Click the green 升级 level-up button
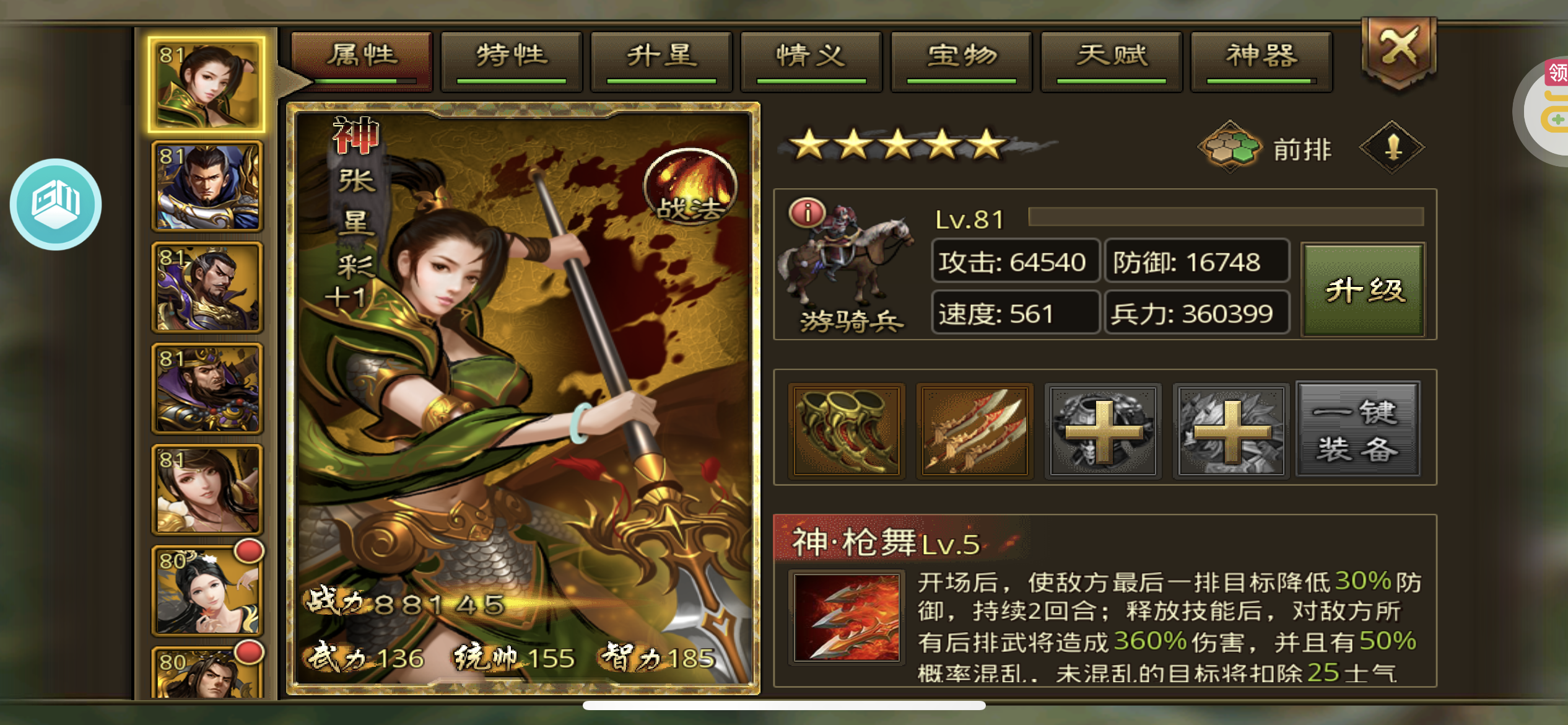This screenshot has width=1568, height=725. (1364, 290)
